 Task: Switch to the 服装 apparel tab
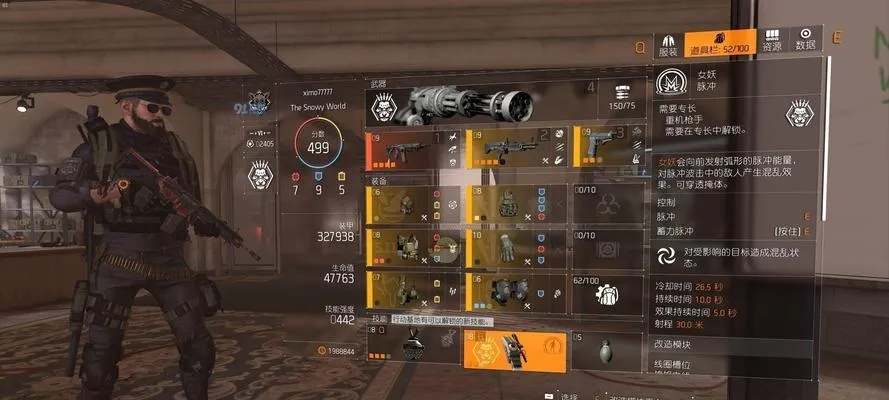coord(669,46)
